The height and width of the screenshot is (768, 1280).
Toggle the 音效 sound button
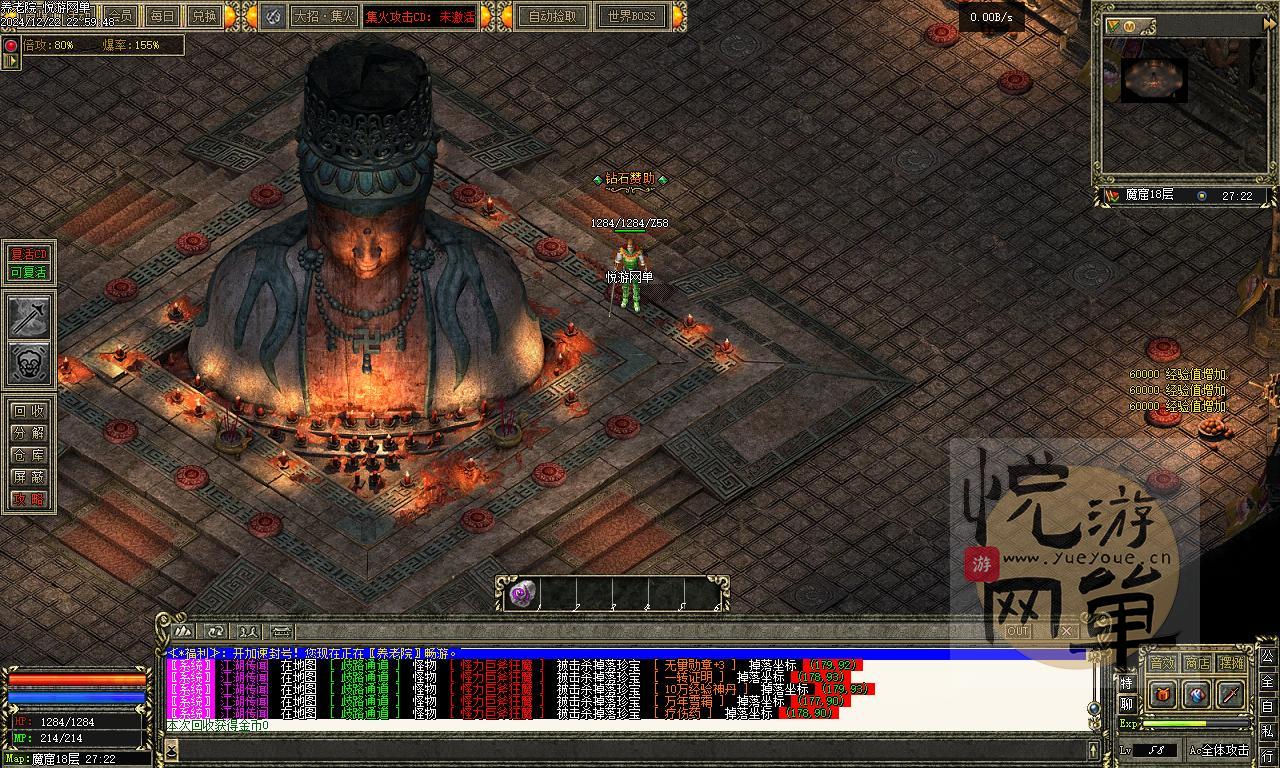click(x=1162, y=663)
